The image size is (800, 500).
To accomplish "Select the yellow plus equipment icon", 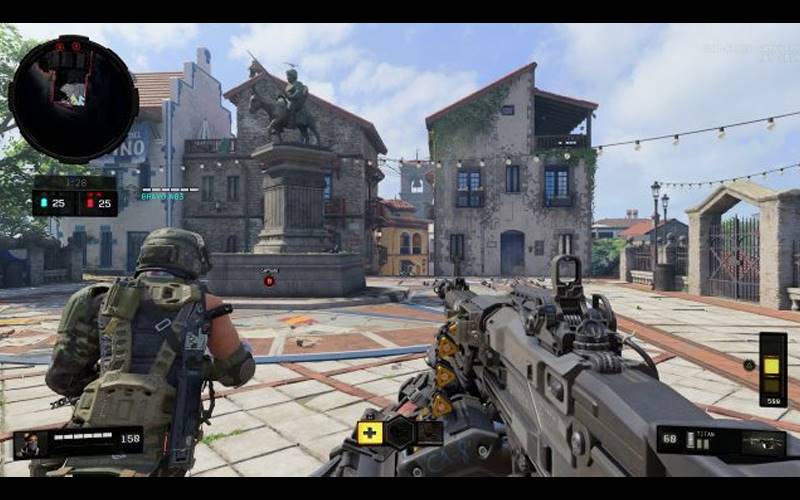I will coord(370,433).
